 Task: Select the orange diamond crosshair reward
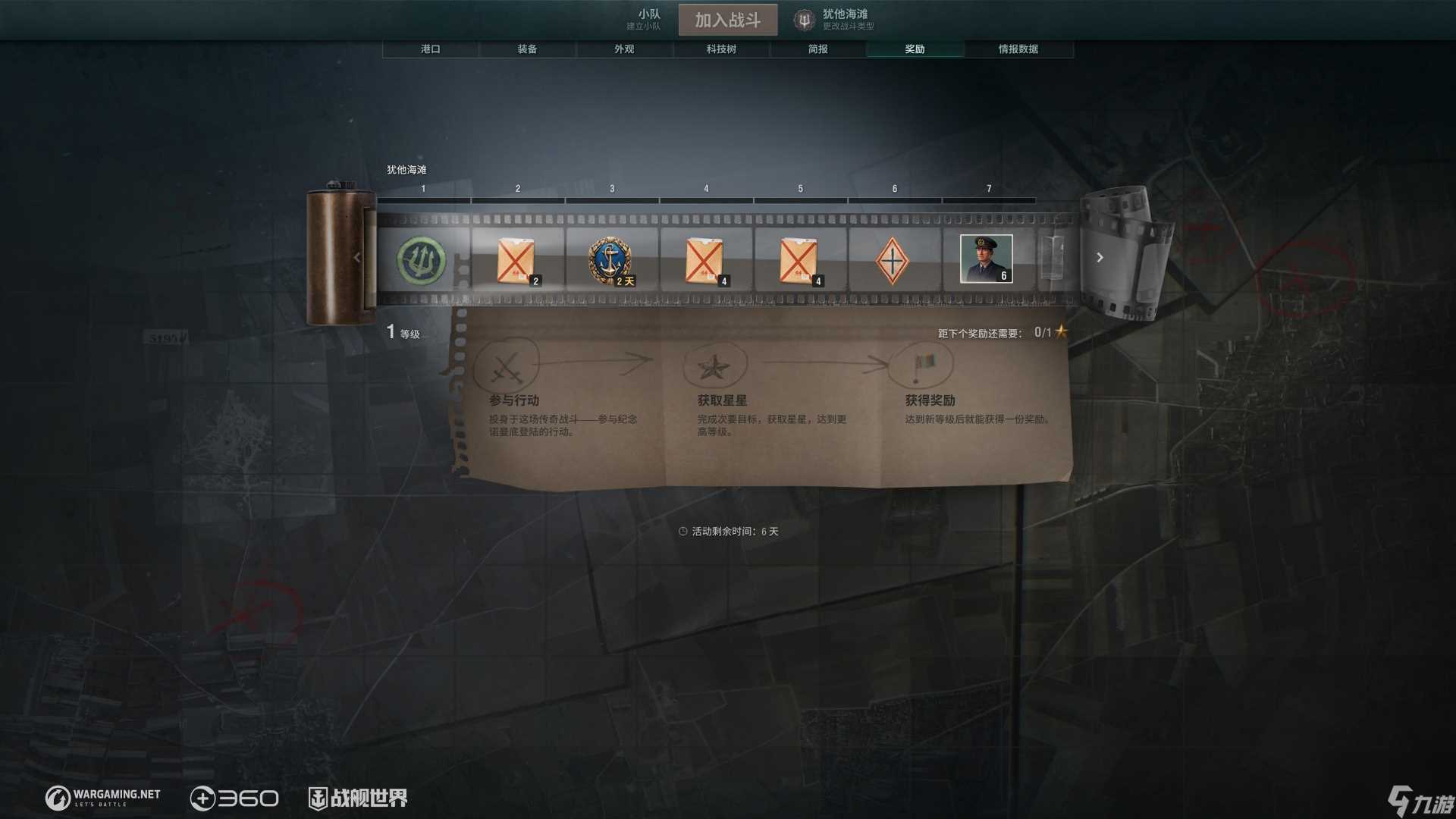point(892,260)
